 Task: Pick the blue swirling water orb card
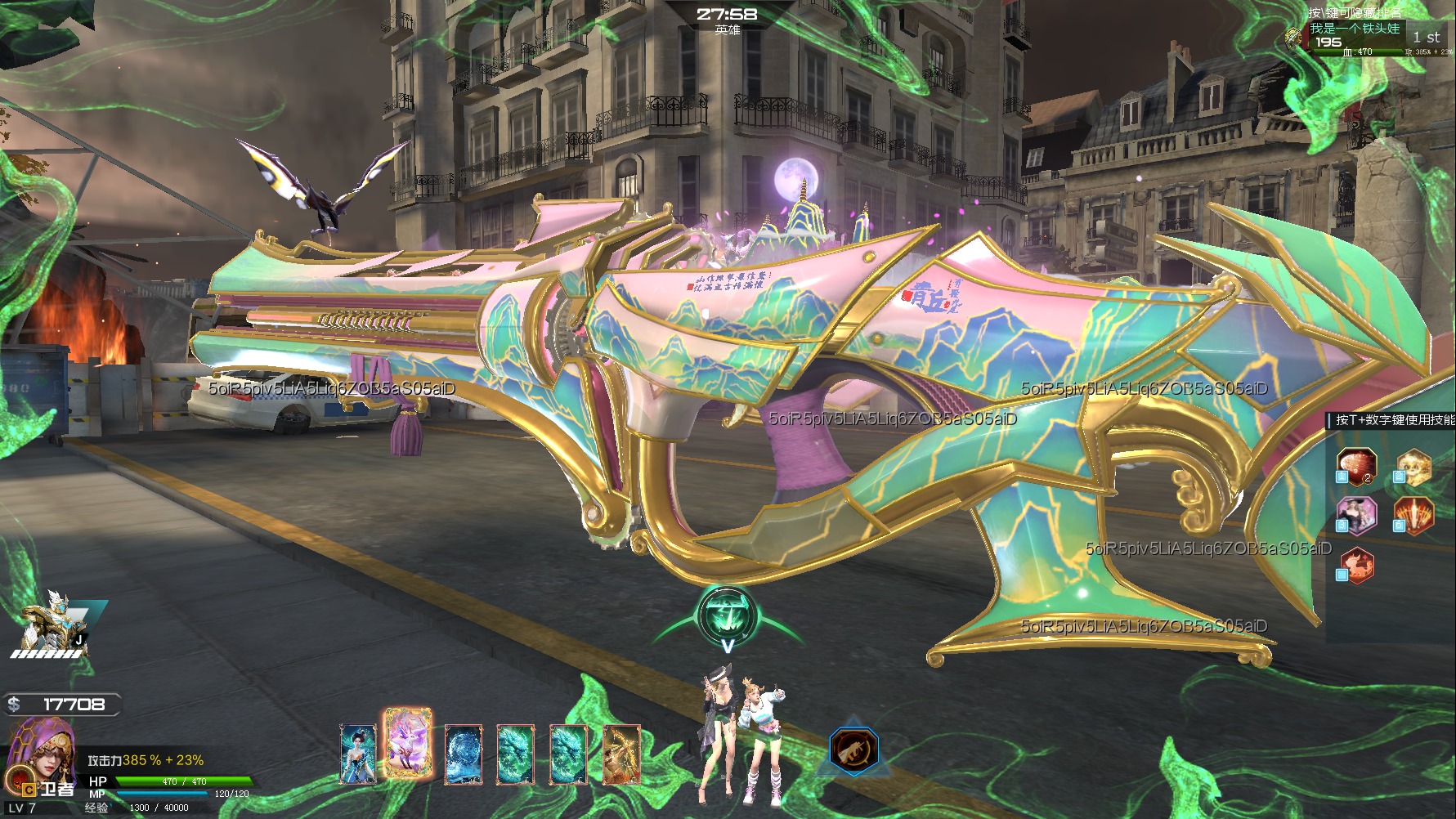463,754
